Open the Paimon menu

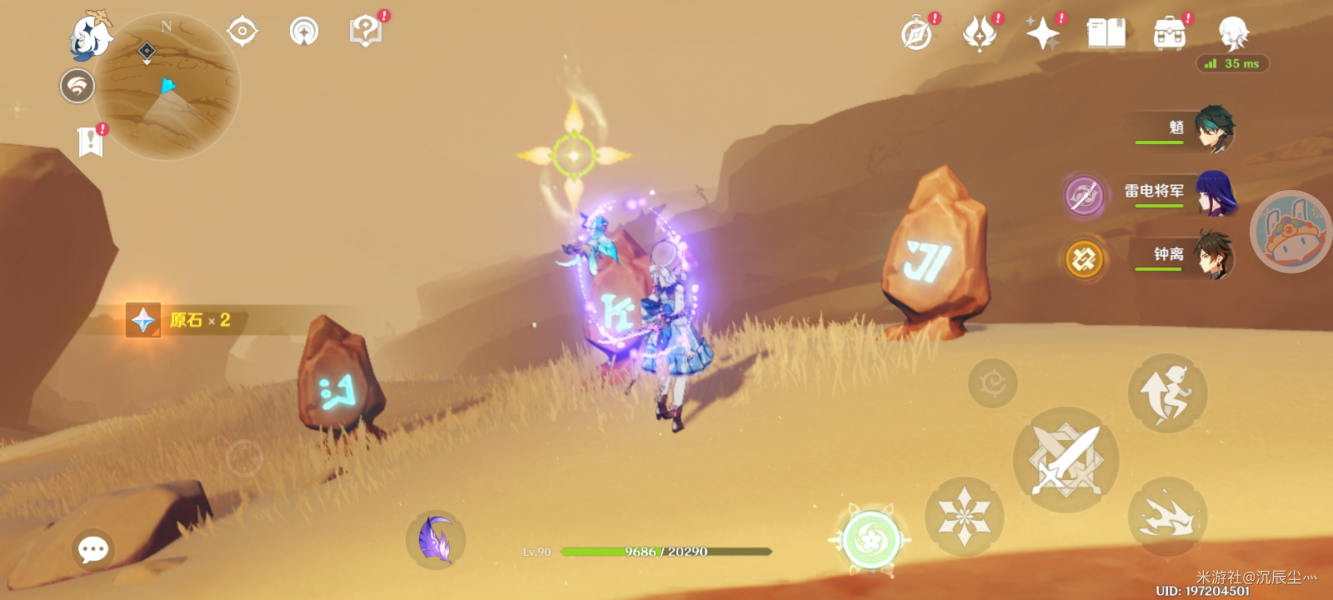point(91,37)
